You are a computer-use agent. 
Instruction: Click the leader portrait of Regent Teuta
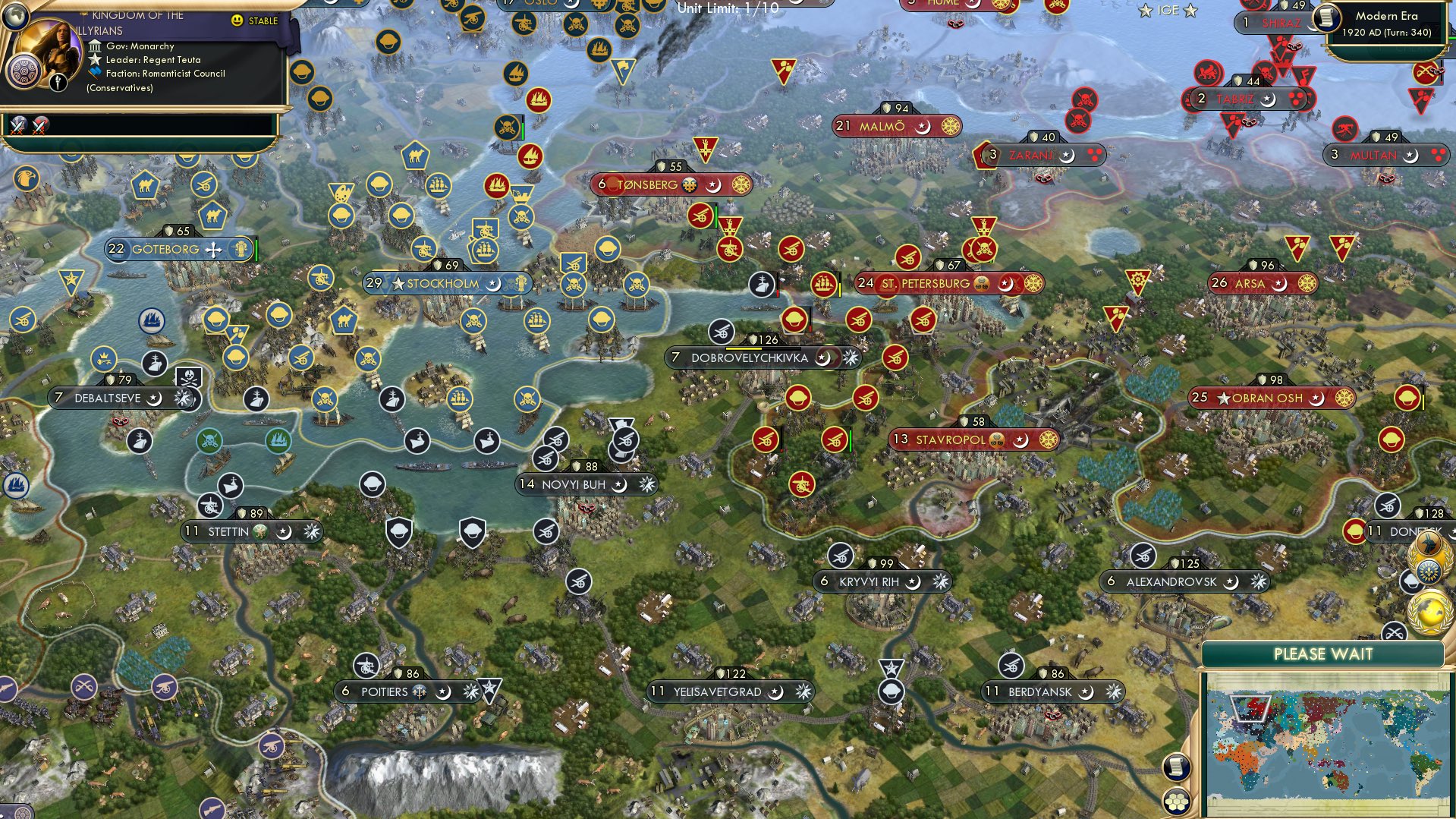tap(49, 48)
